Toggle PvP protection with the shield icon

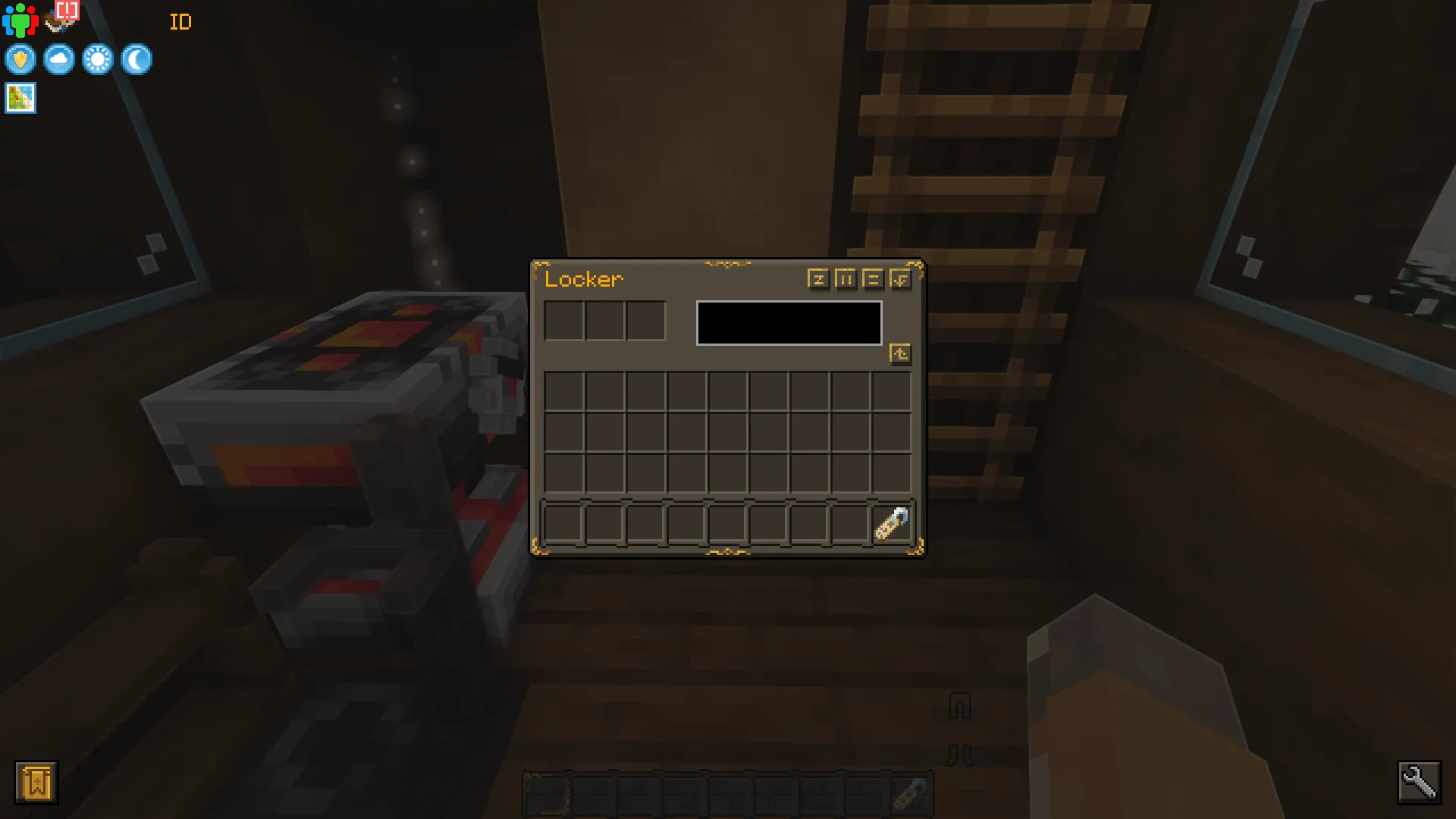pos(20,59)
